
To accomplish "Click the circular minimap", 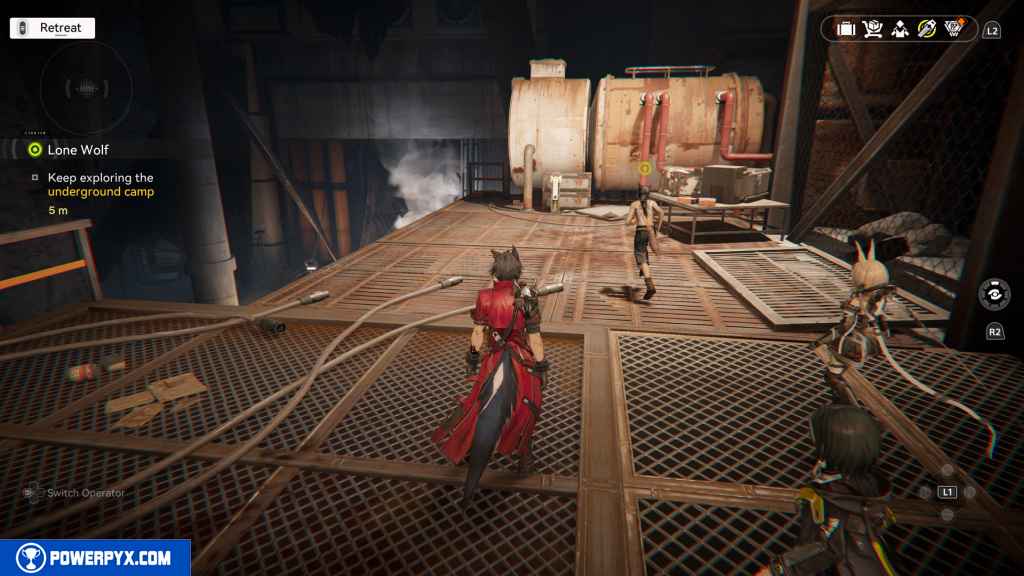I will [x=86, y=88].
